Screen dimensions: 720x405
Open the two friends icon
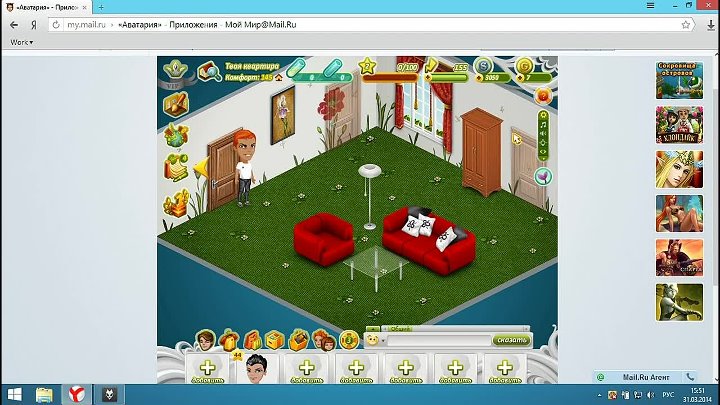[x=322, y=340]
